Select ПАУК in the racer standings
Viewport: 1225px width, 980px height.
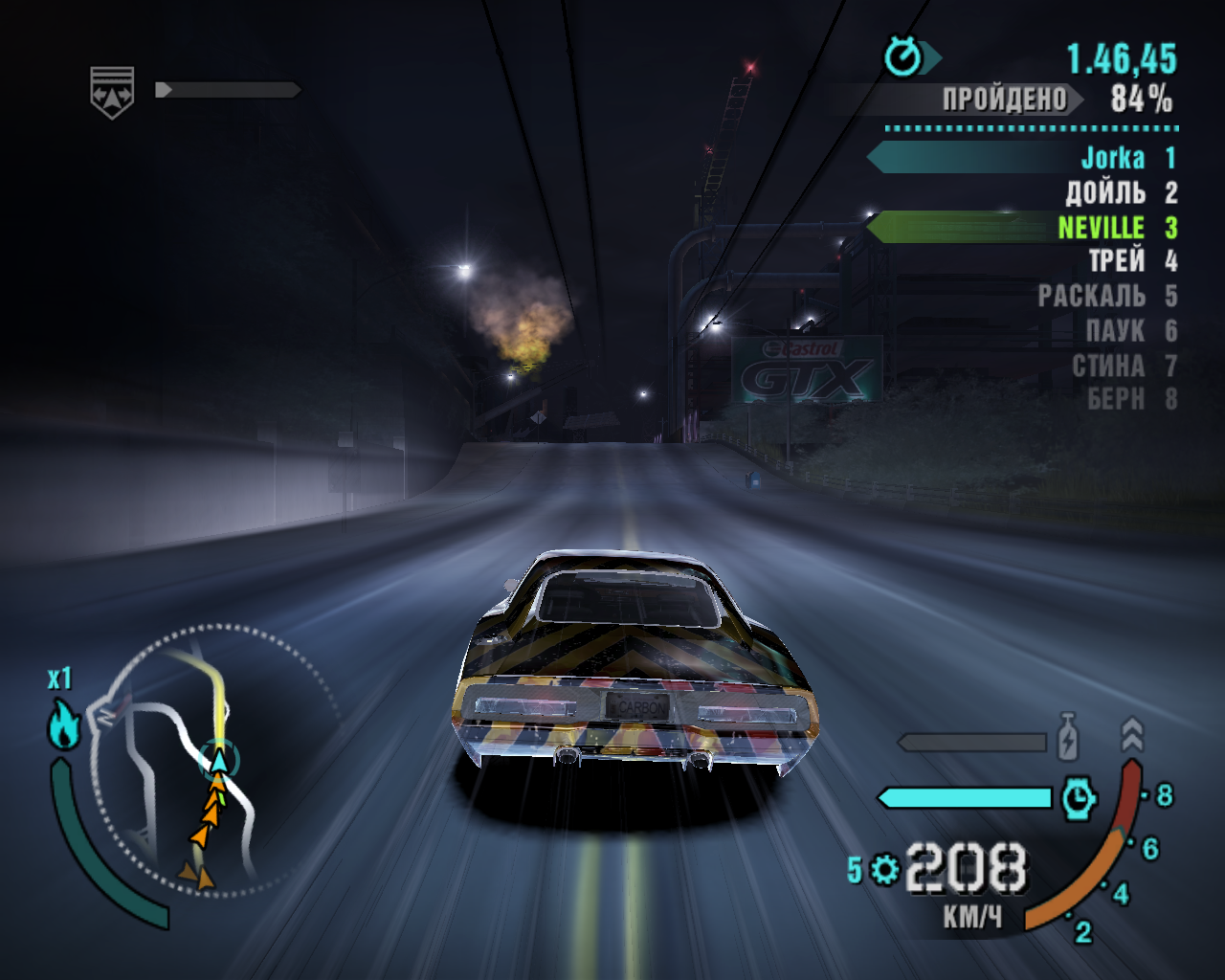tap(1115, 331)
